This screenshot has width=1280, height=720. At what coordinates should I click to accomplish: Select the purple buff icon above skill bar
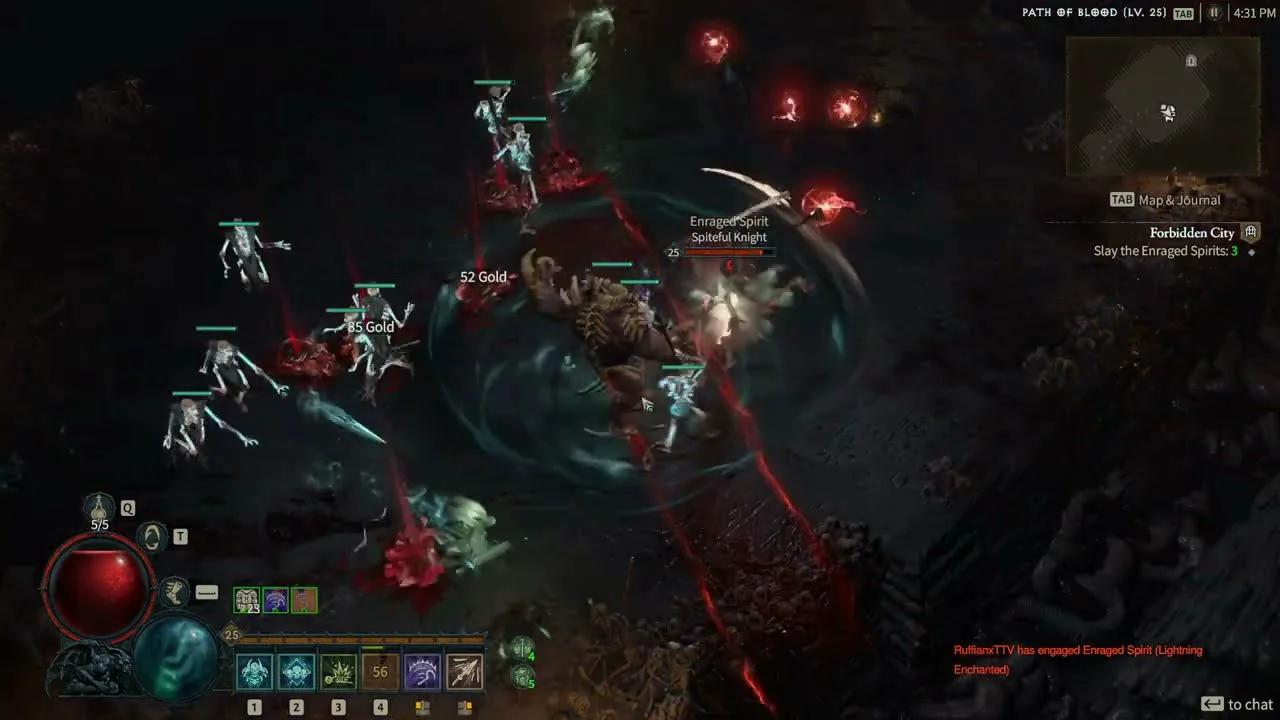click(x=277, y=599)
